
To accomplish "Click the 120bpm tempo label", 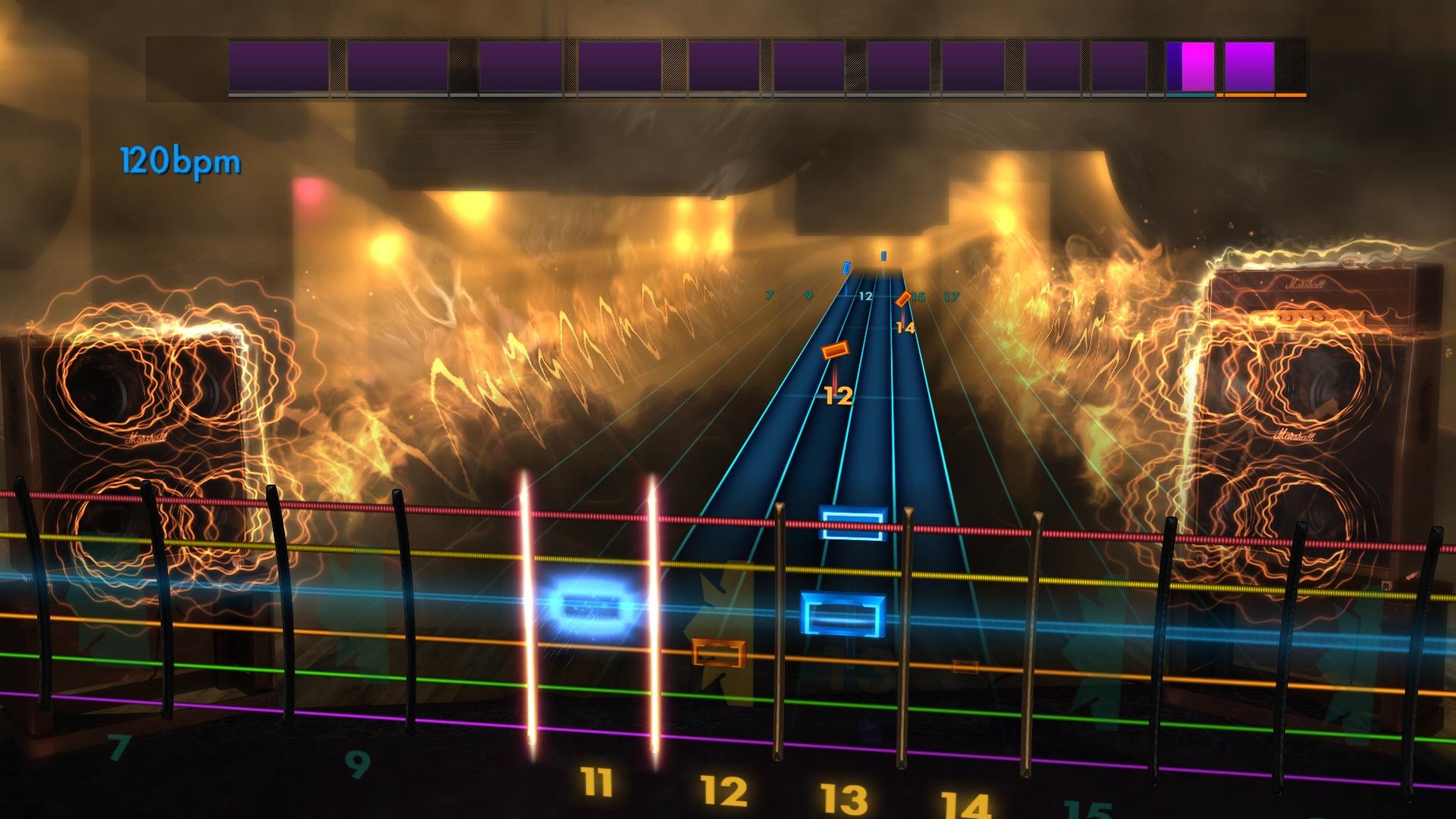I will pyautogui.click(x=180, y=159).
